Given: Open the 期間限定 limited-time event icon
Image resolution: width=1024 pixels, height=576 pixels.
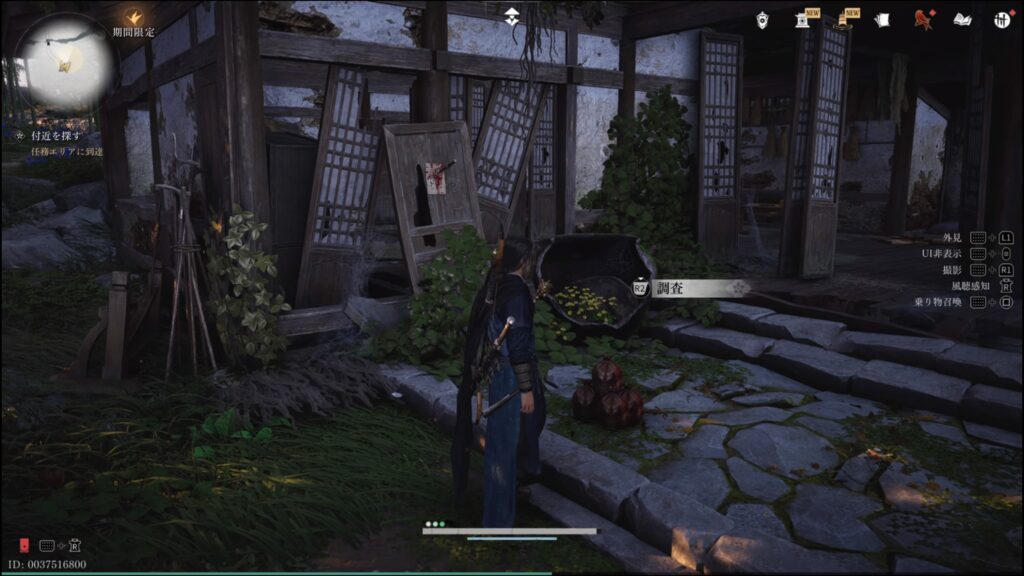Looking at the screenshot, I should click(133, 18).
